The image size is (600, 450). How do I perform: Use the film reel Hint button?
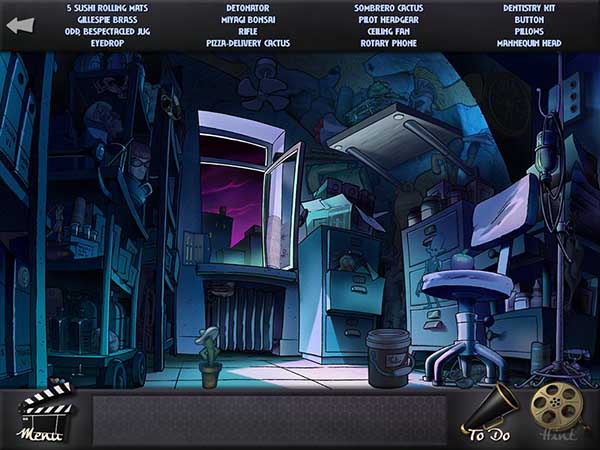pyautogui.click(x=556, y=409)
